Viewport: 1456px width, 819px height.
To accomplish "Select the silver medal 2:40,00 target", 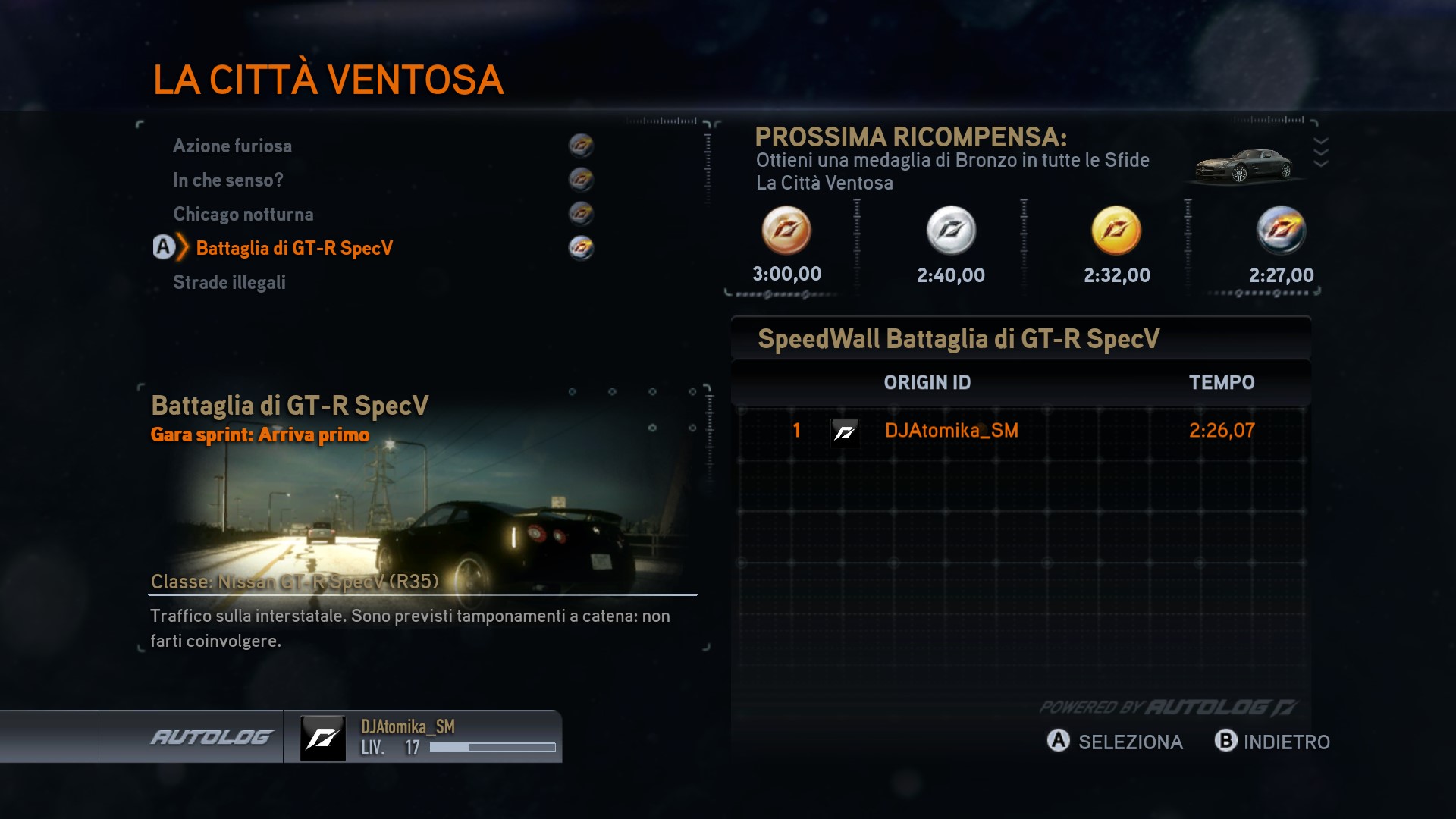I will coord(951,231).
